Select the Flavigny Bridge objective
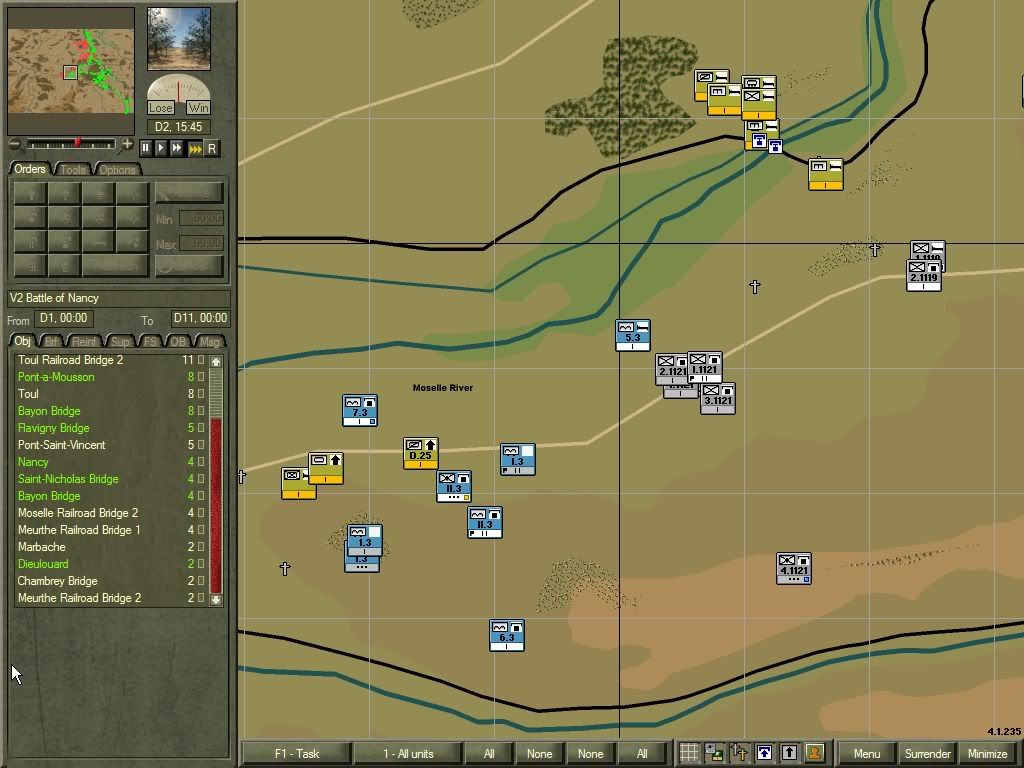This screenshot has width=1024, height=768. click(53, 428)
